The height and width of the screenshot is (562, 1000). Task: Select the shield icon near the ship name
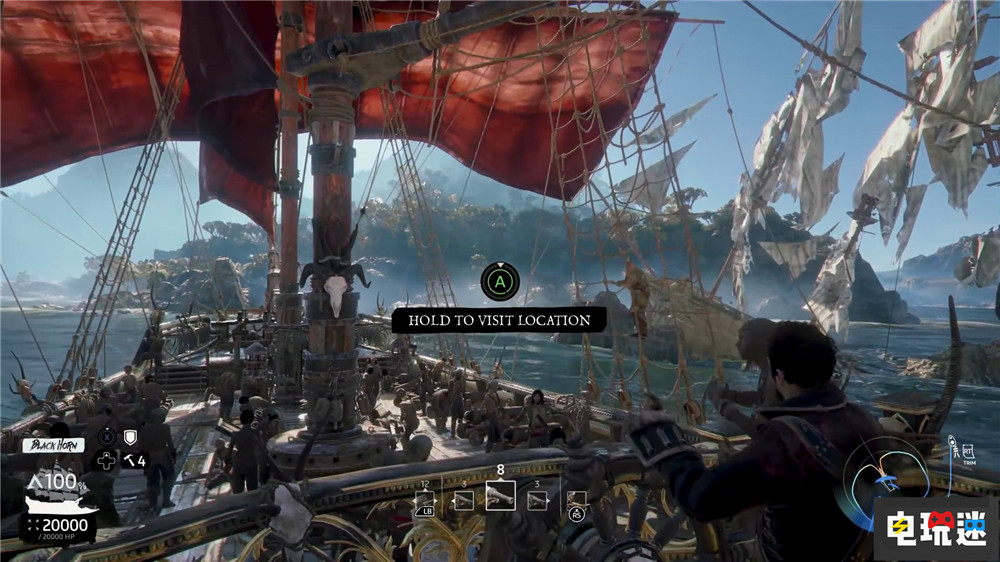click(x=129, y=437)
